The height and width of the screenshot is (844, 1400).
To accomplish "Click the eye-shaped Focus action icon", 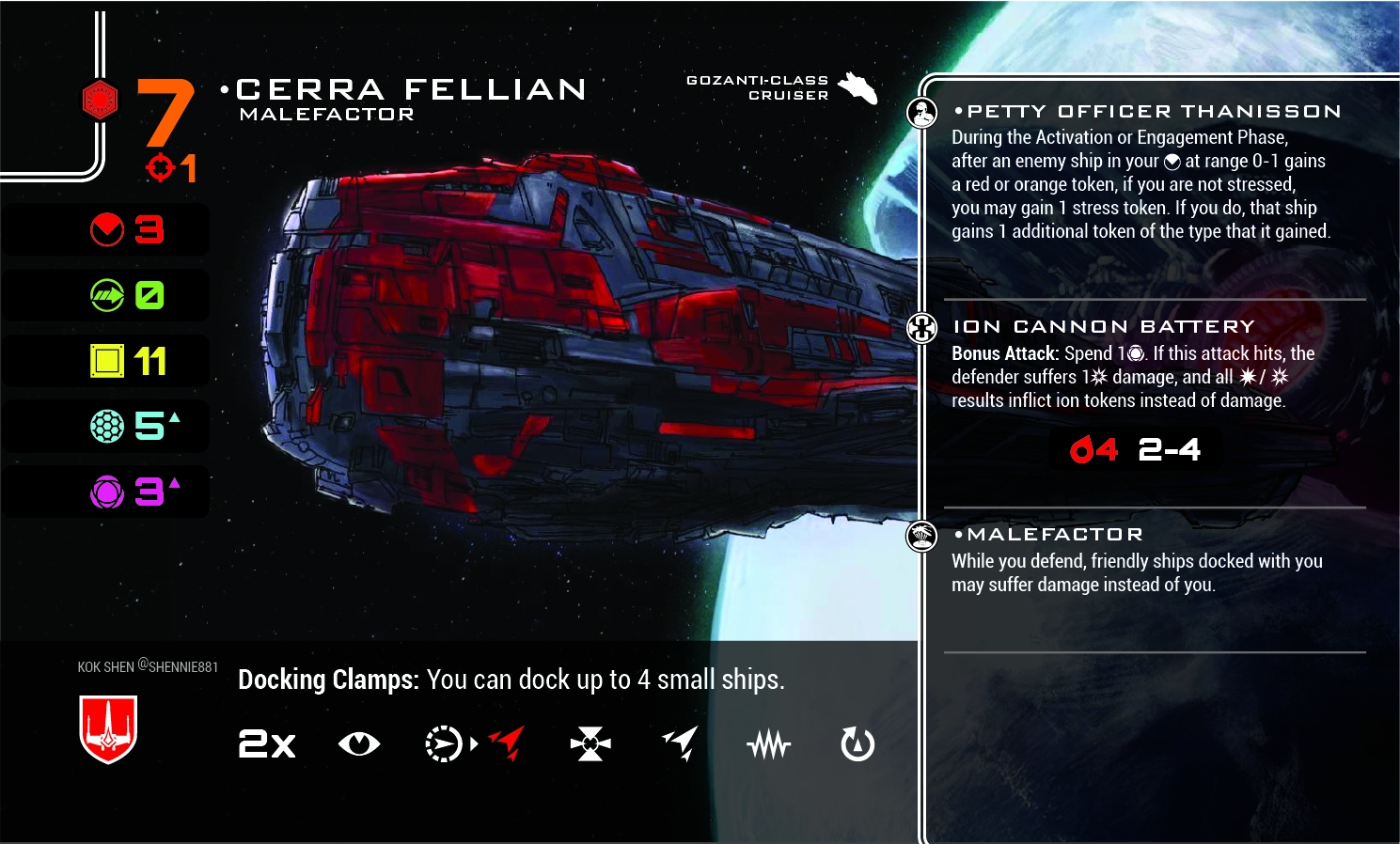I will click(x=358, y=744).
